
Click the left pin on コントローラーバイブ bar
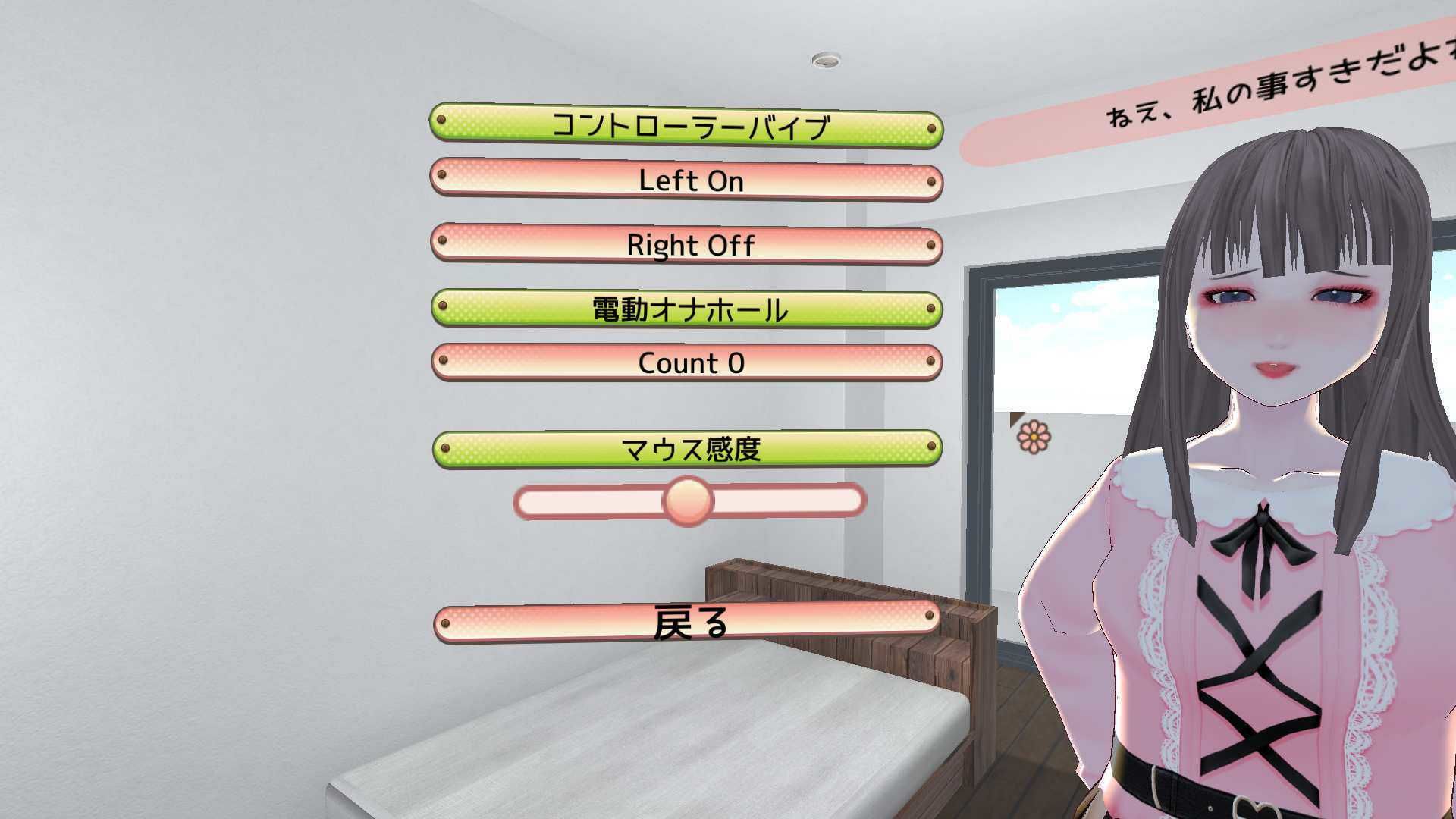[x=442, y=119]
